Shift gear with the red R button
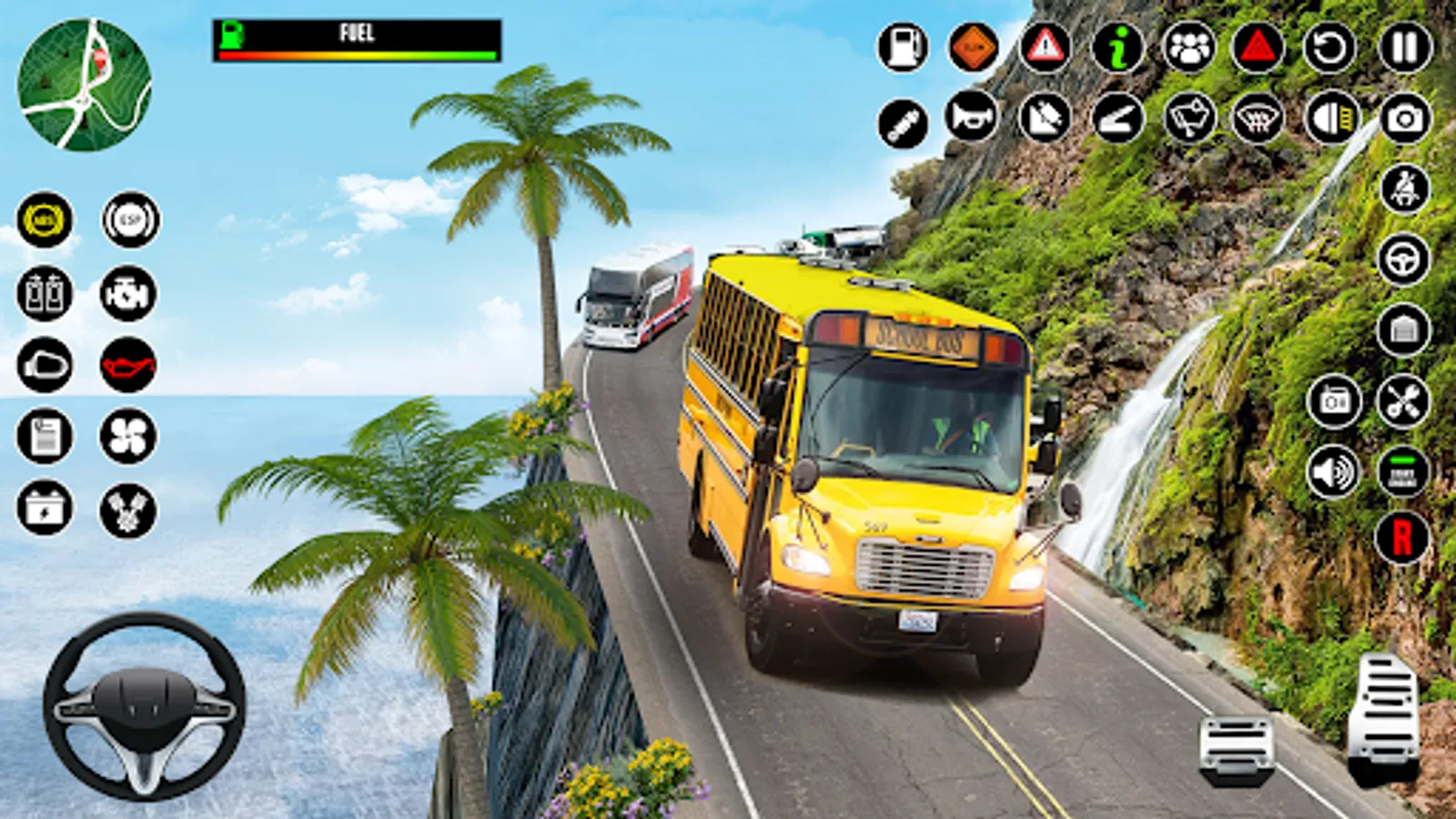The width and height of the screenshot is (1456, 819). pyautogui.click(x=1401, y=538)
